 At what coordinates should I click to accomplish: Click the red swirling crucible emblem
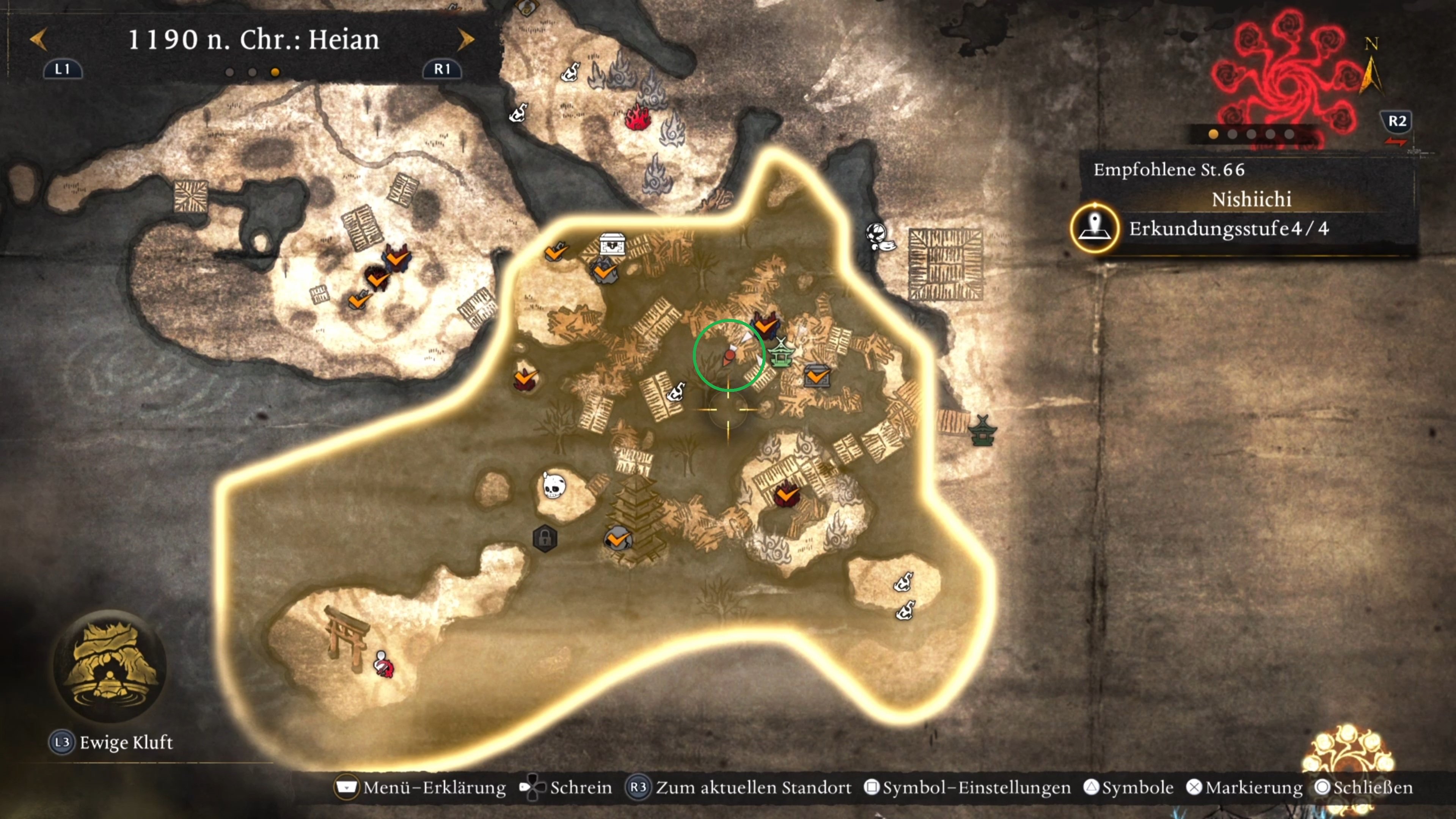1286,79
